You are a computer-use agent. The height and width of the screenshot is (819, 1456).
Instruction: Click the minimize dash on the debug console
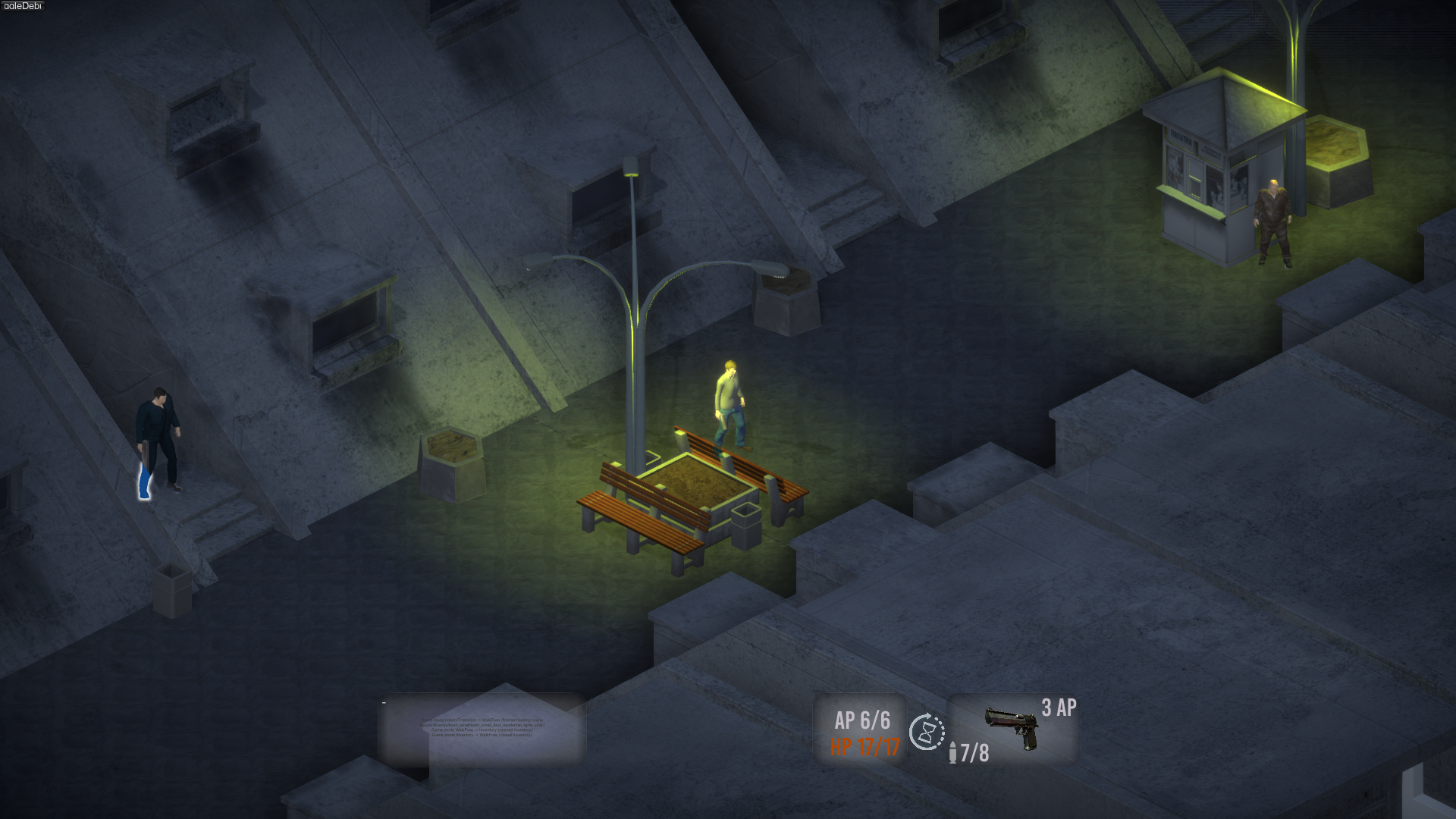coord(384,703)
